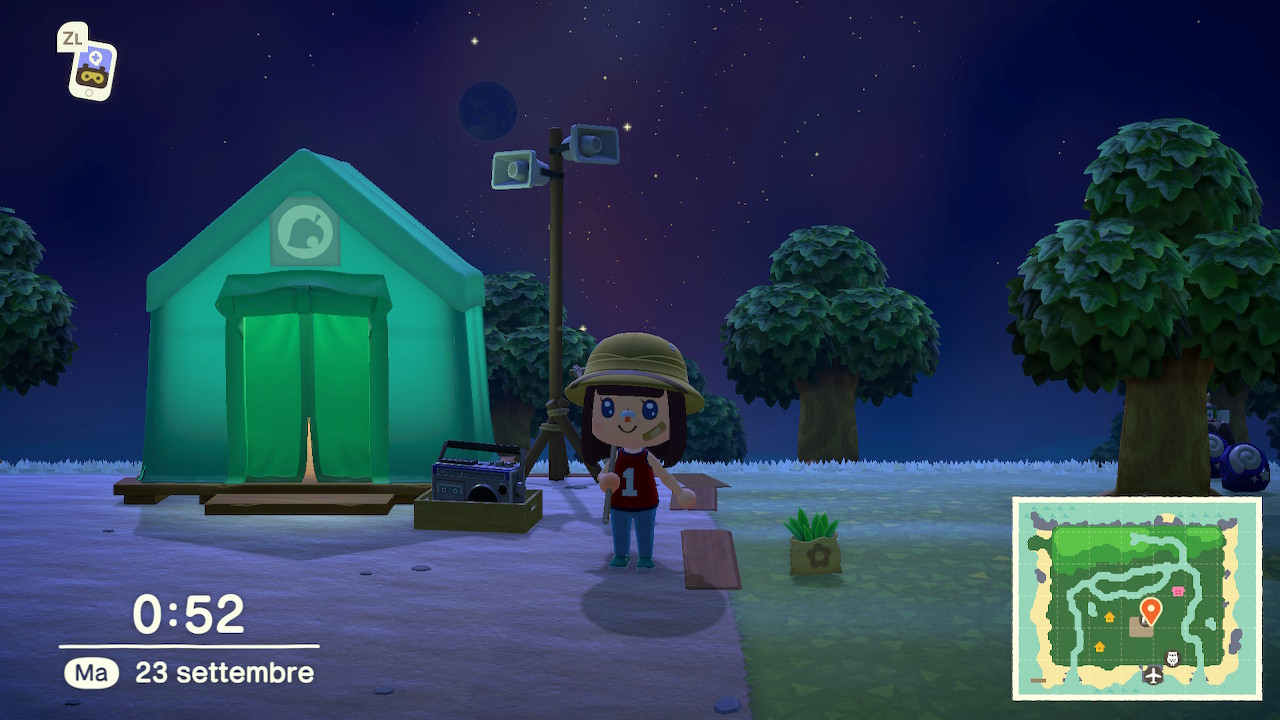The height and width of the screenshot is (720, 1280).
Task: Open the island minimap
Action: [1136, 598]
